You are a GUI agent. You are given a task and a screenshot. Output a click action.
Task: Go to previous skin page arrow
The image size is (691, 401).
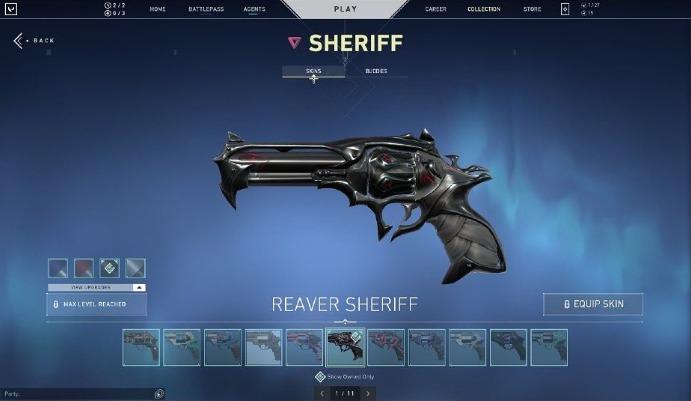tap(321, 394)
